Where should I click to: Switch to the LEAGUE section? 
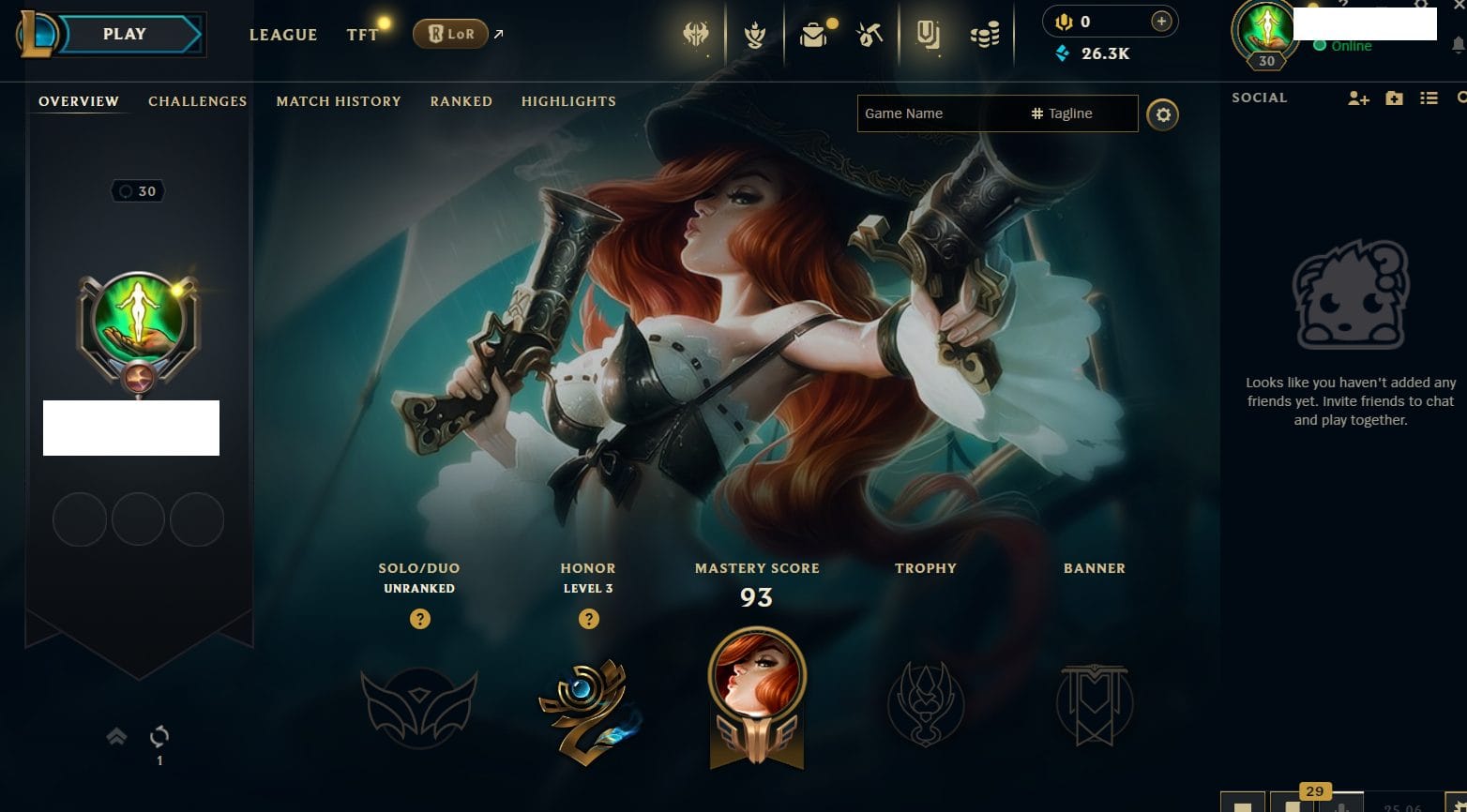283,35
